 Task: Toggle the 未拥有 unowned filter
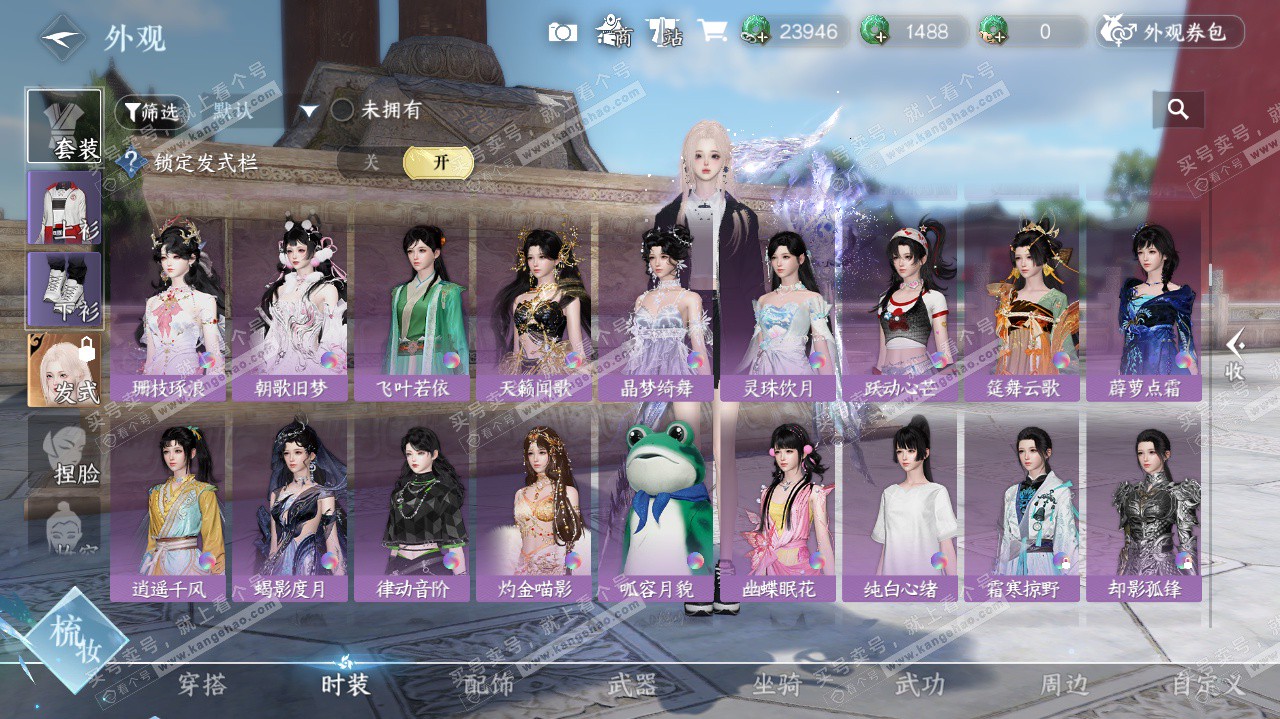(x=343, y=111)
